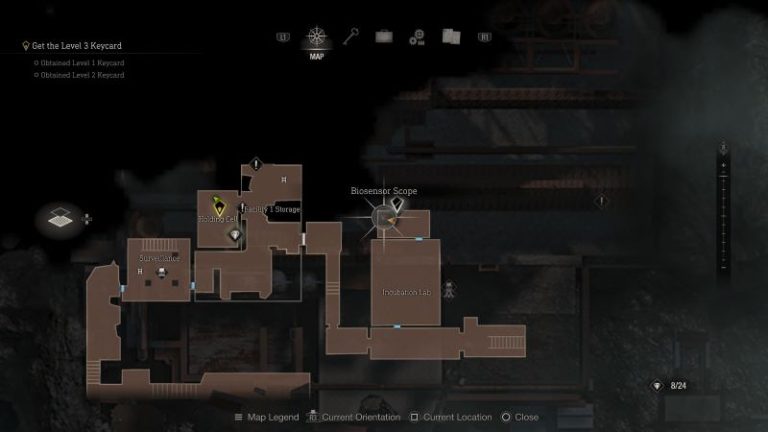Click the Biosensor Scope map marker
Viewport: 768px width, 432px height.
coord(385,216)
